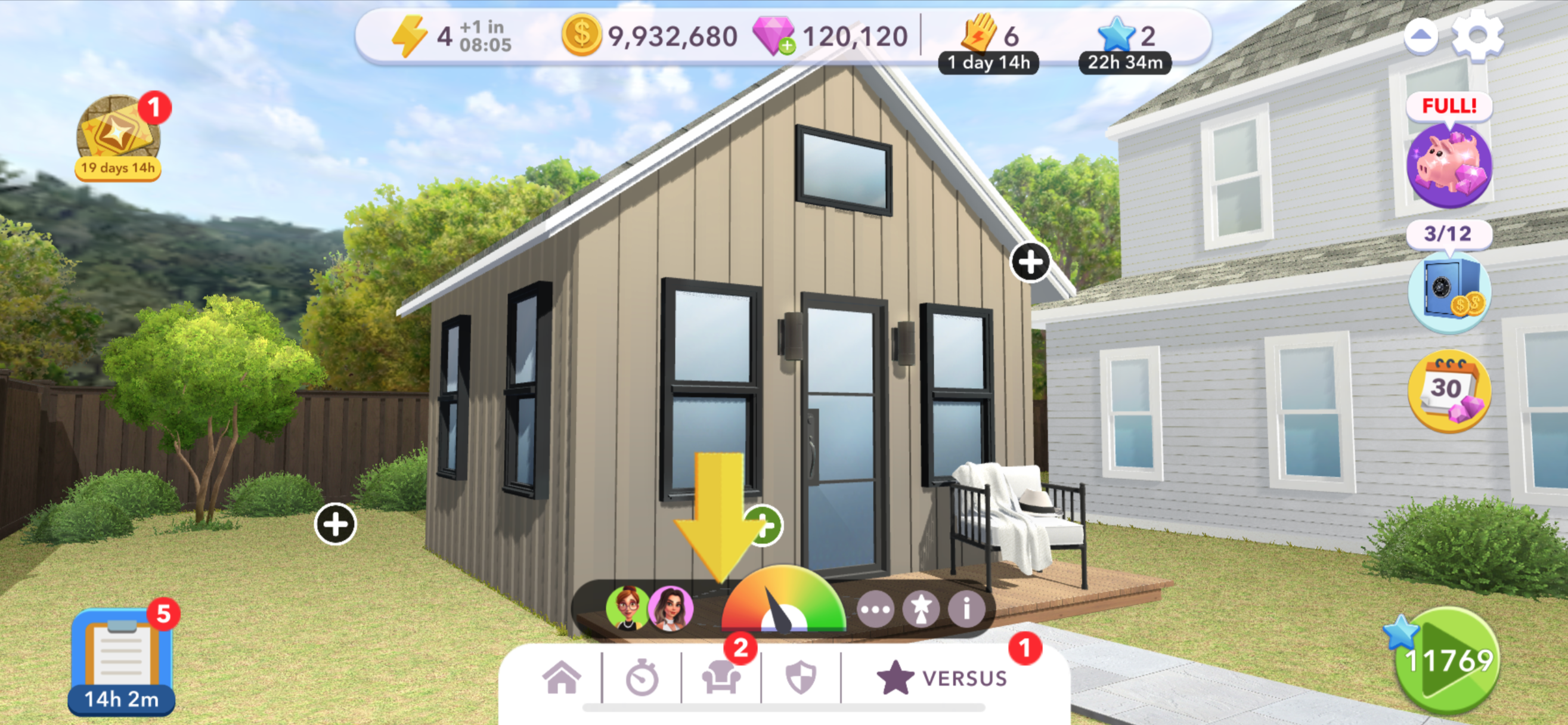Open the Versus tab

pyautogui.click(x=942, y=677)
